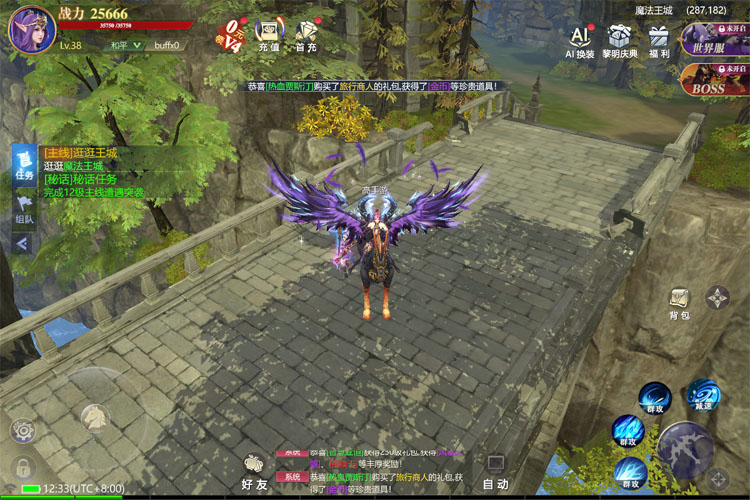
Task: Open the 0元 V4 VIP offer
Action: click(x=231, y=35)
